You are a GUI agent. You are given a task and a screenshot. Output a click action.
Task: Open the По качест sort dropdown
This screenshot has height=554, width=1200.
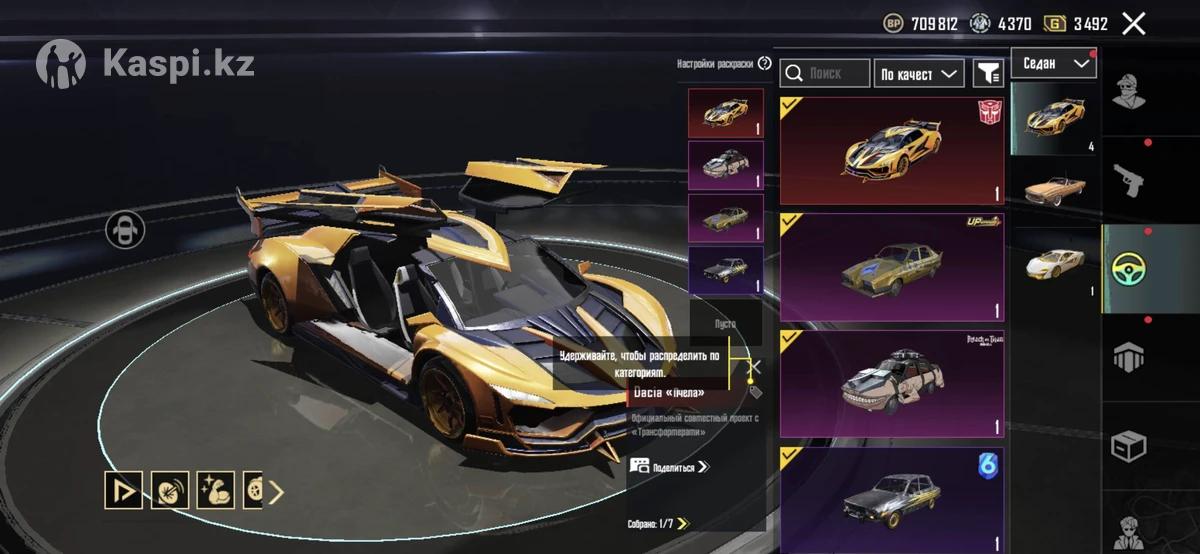[919, 73]
